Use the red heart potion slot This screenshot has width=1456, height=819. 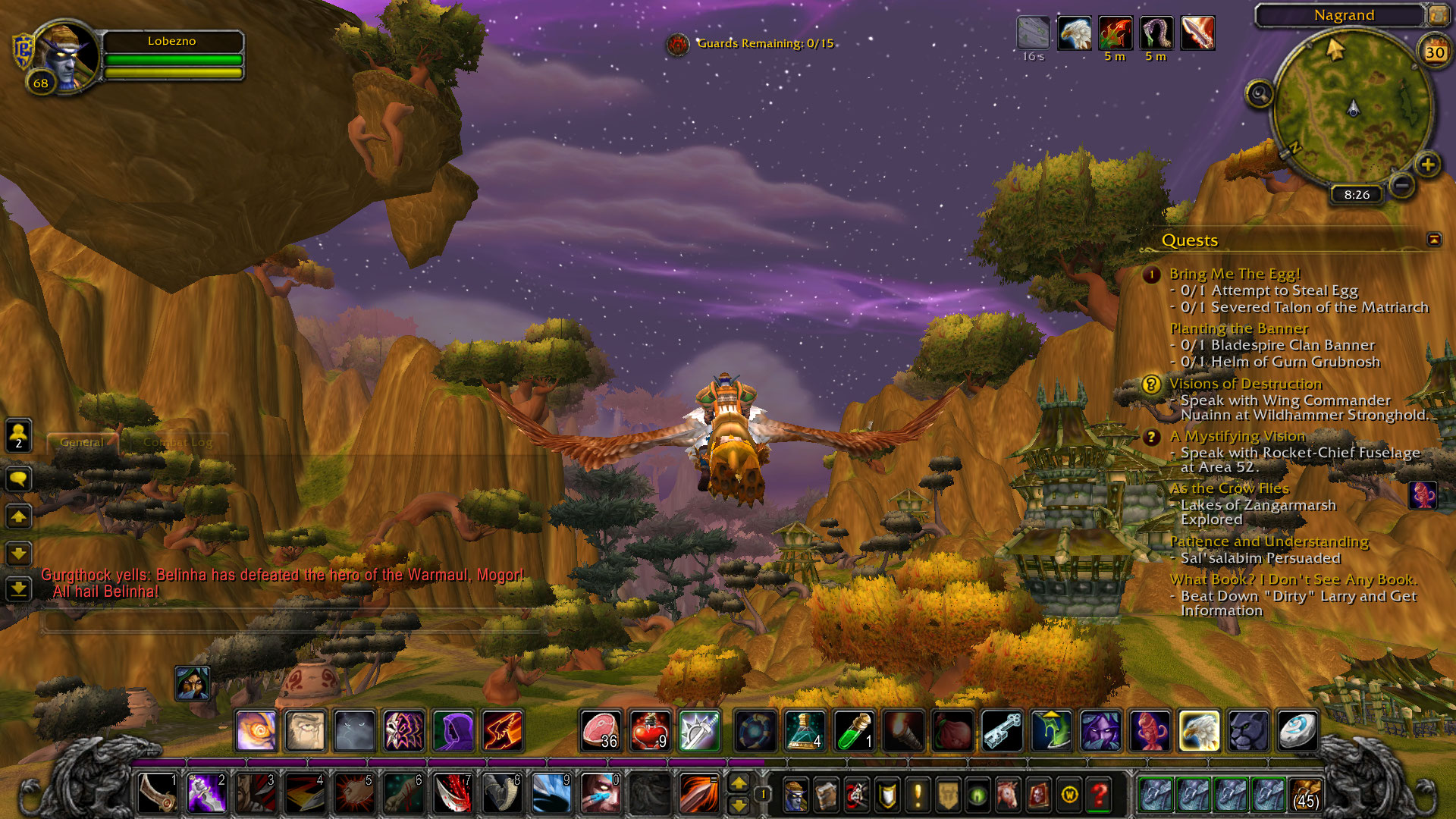(650, 731)
